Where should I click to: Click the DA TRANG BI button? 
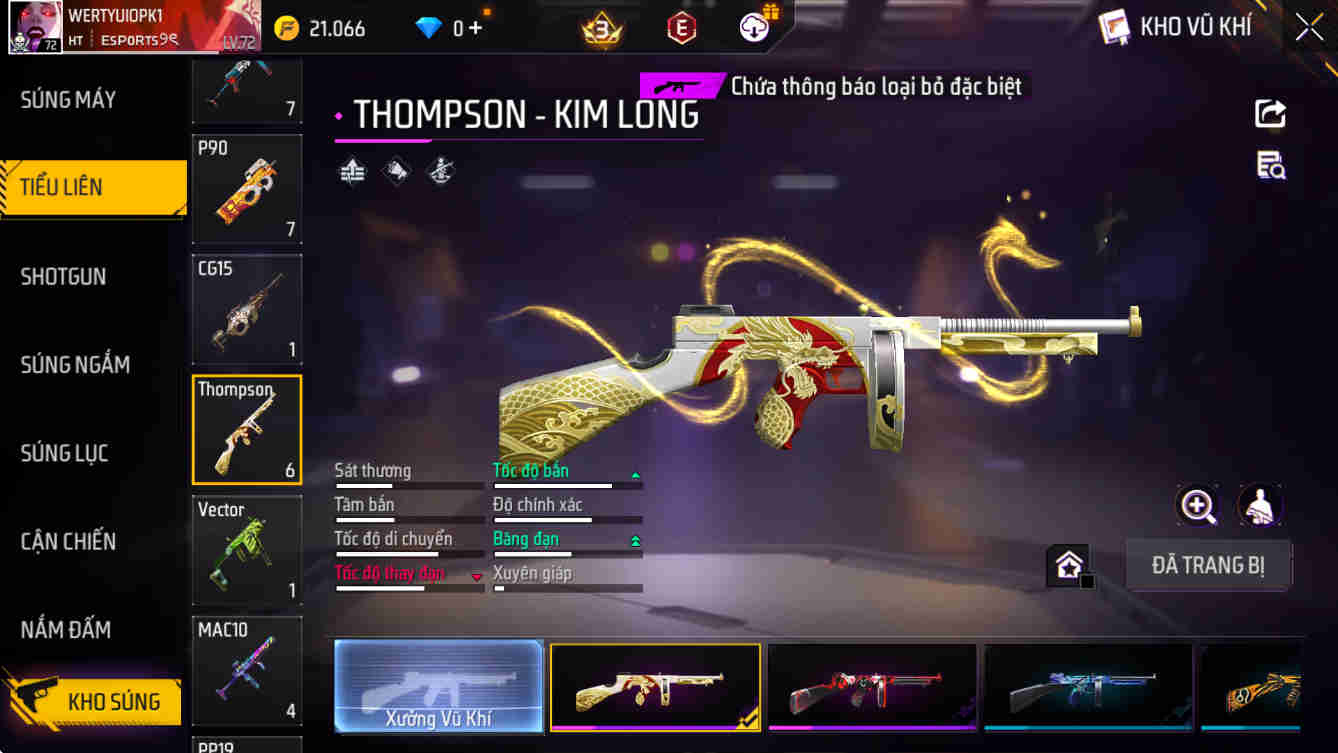(1208, 565)
